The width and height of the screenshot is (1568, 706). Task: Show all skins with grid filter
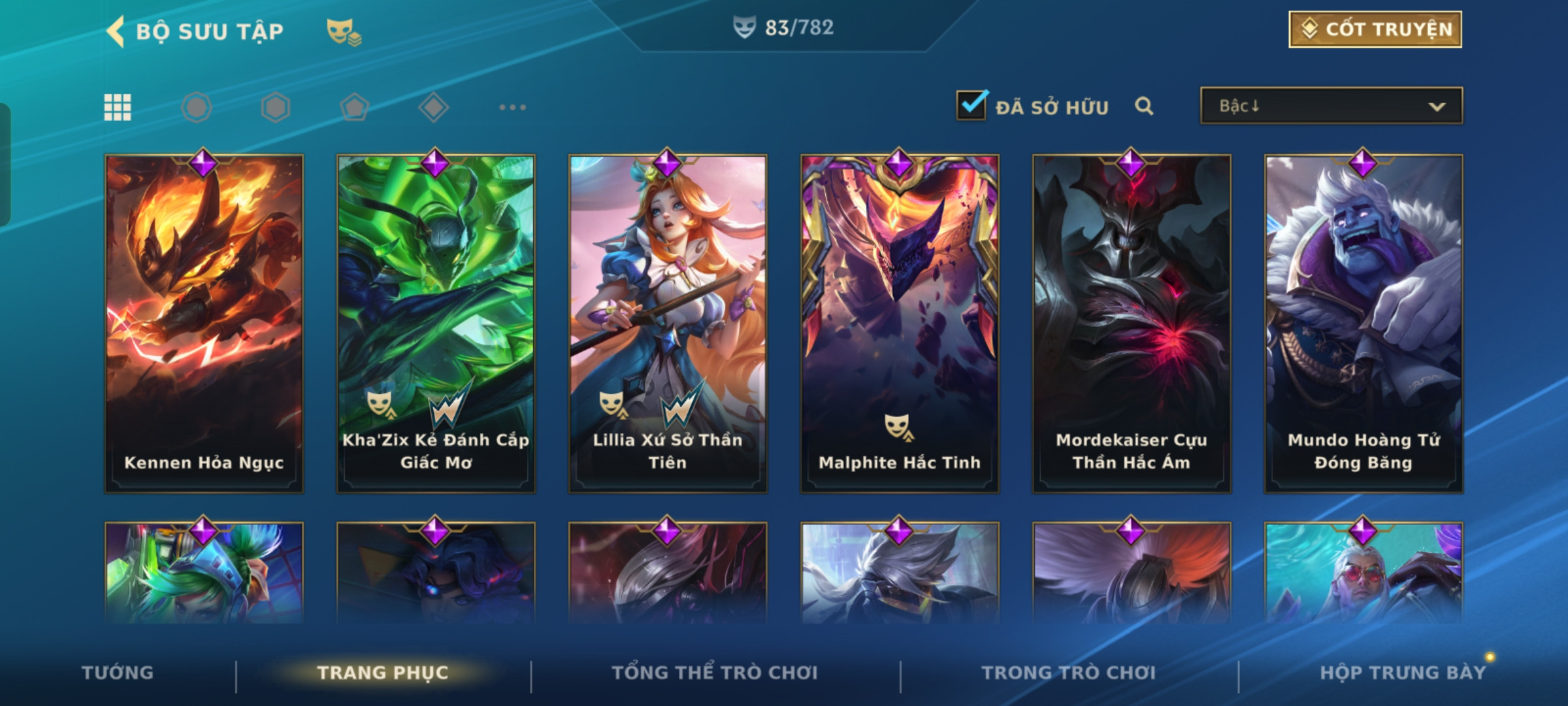click(x=118, y=107)
